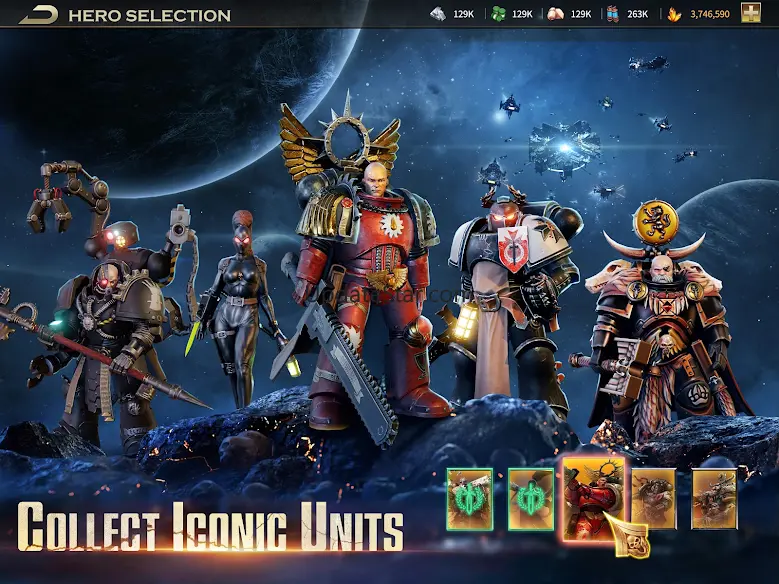
Task: Select the red-armored Space Marine hero card
Action: point(593,497)
